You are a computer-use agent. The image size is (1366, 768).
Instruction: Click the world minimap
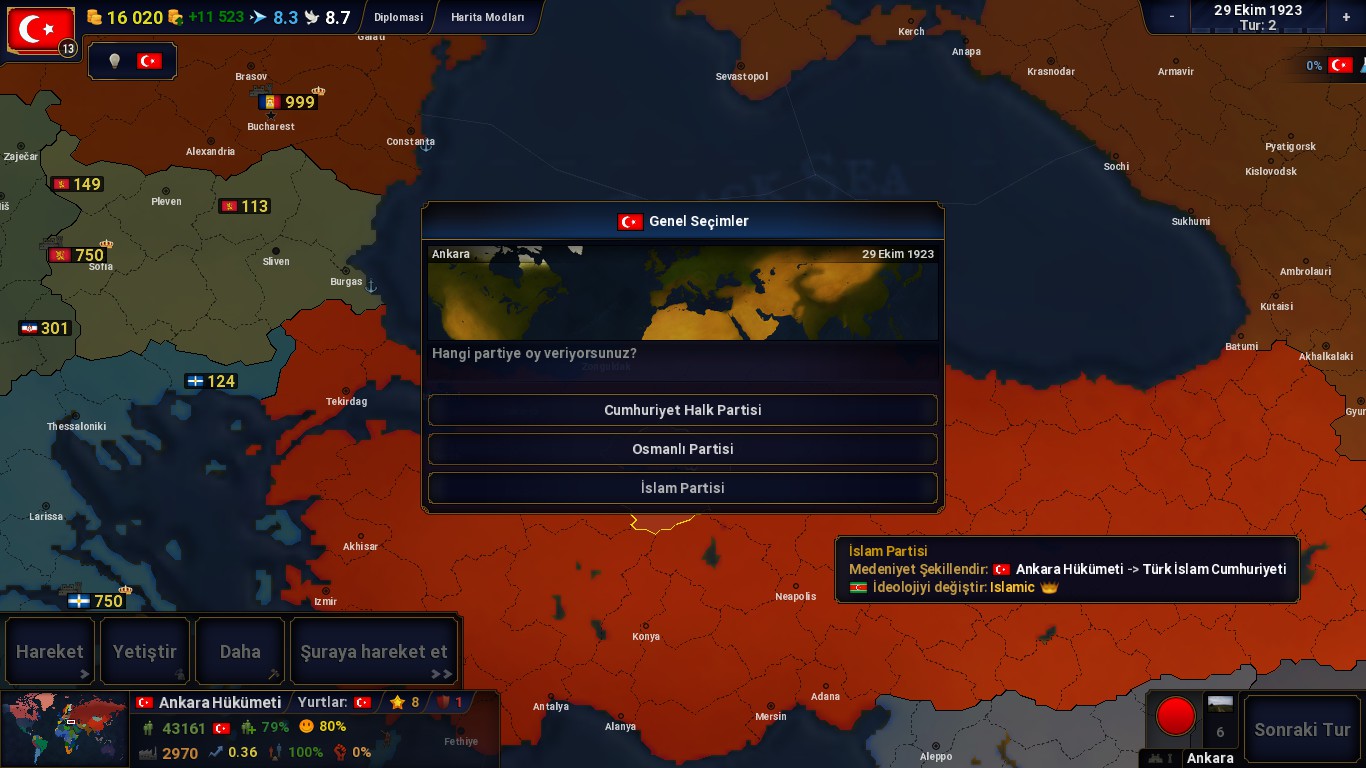pos(65,729)
